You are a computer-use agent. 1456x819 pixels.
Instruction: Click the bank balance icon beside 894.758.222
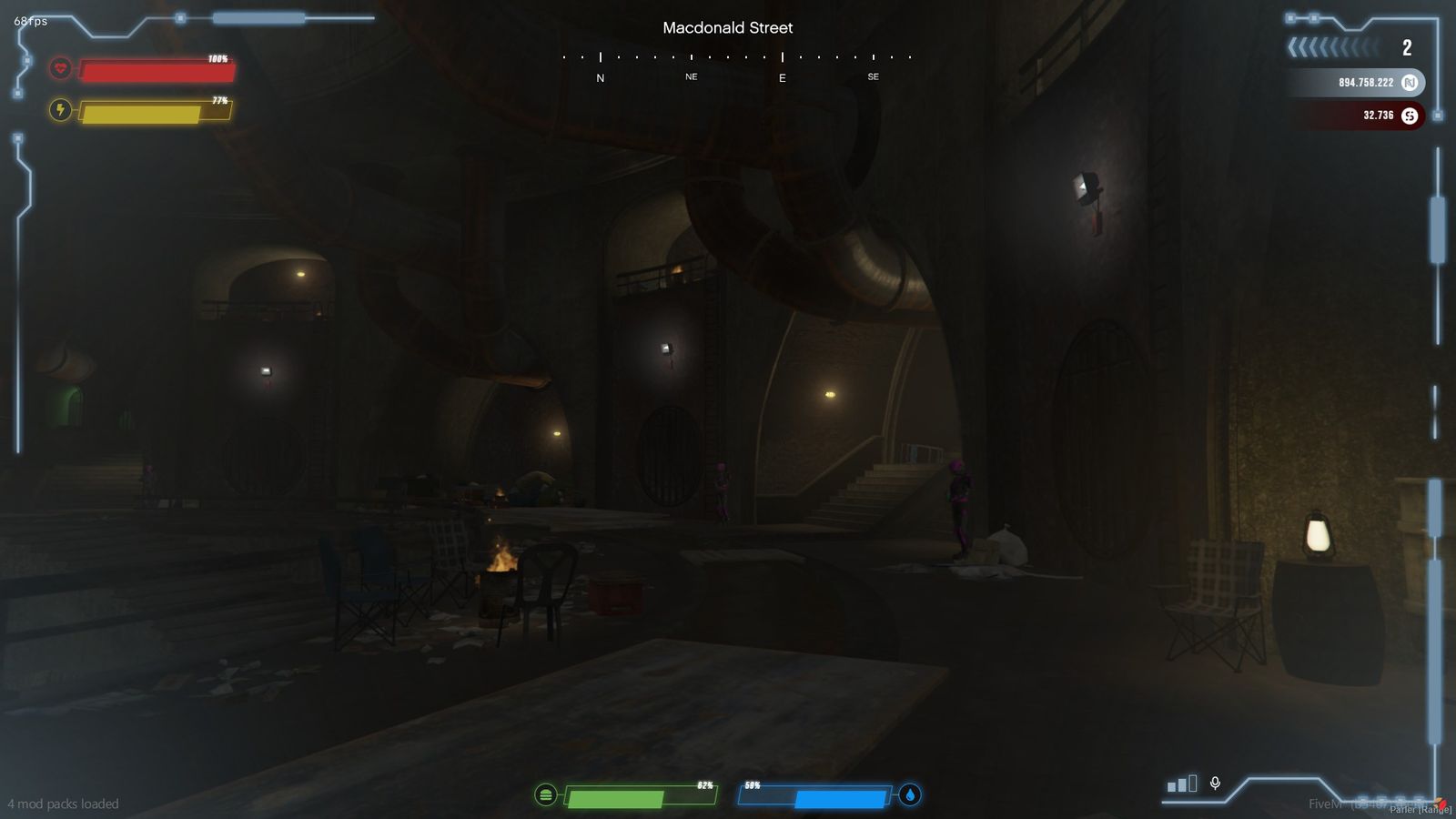click(1410, 83)
